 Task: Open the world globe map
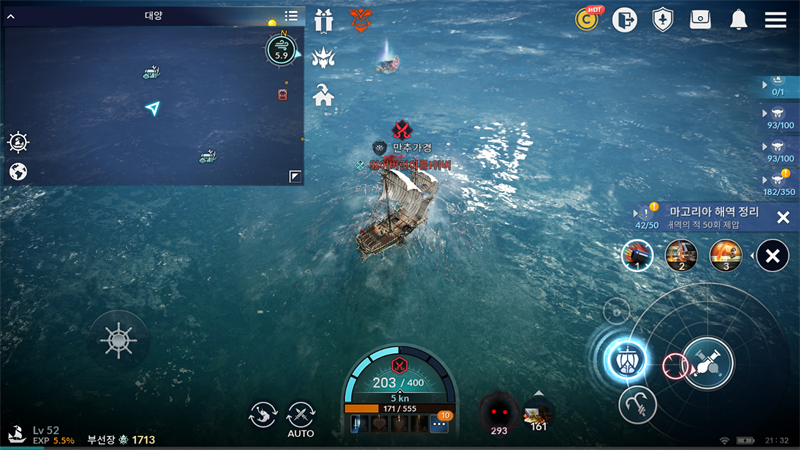pos(18,172)
